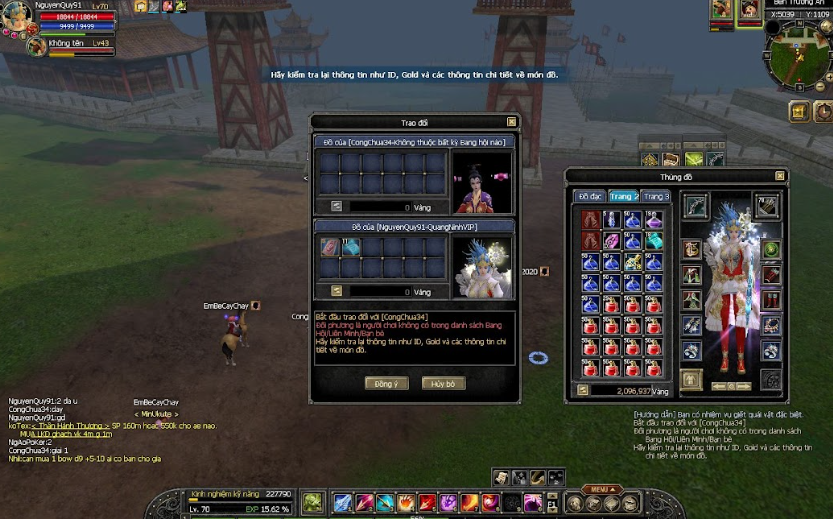The image size is (833, 519).
Task: Select the Trang 2 inventory tab
Action: pos(623,196)
